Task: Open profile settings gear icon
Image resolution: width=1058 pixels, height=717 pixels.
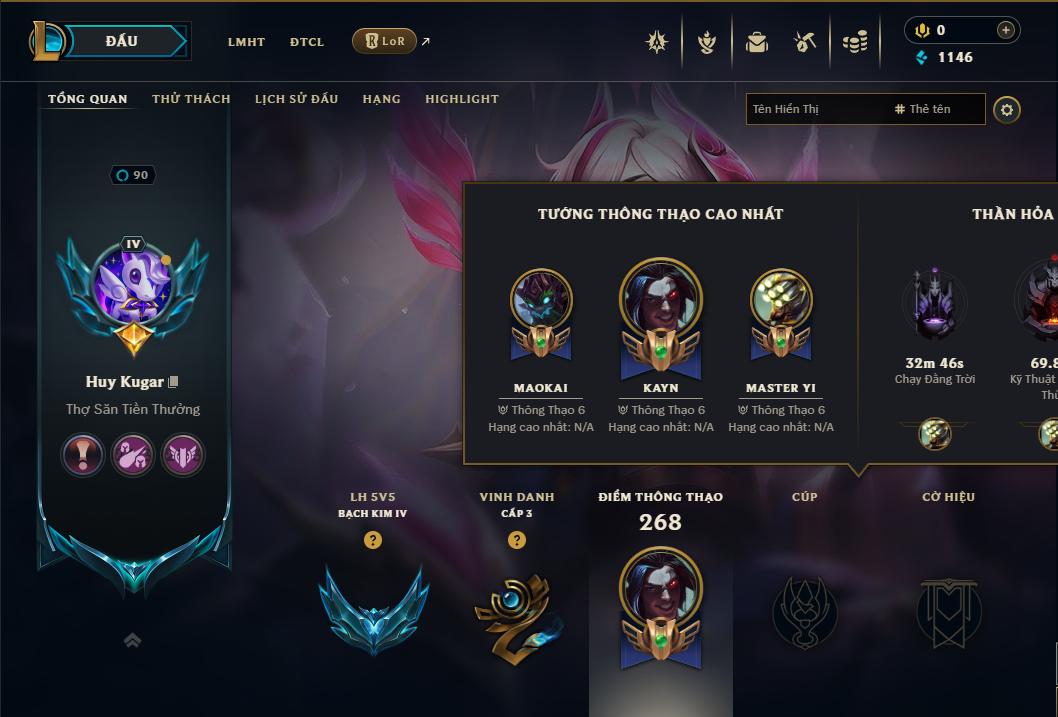Action: (1007, 109)
